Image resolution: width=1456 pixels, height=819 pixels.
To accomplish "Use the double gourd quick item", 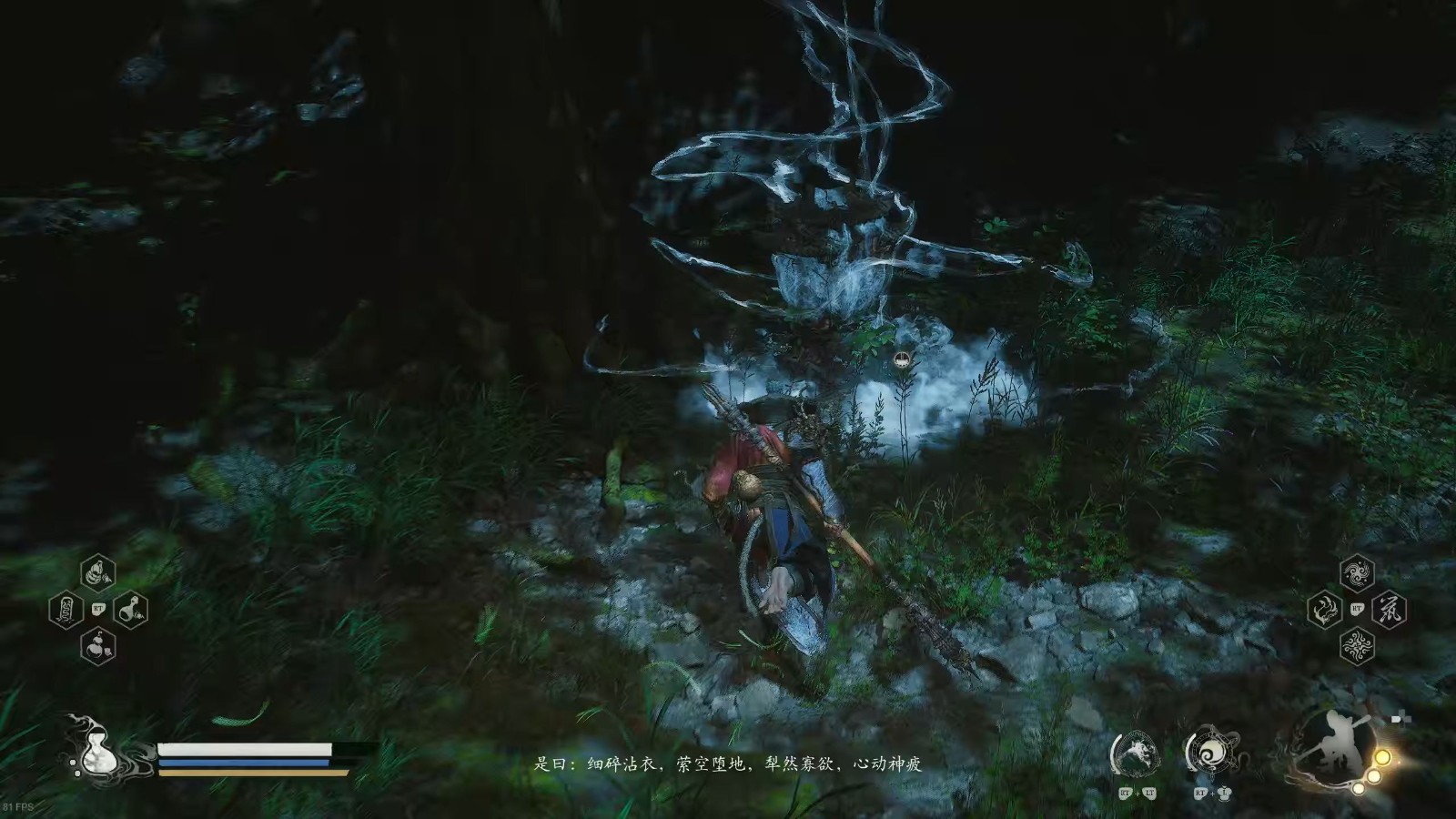I will coord(97,645).
